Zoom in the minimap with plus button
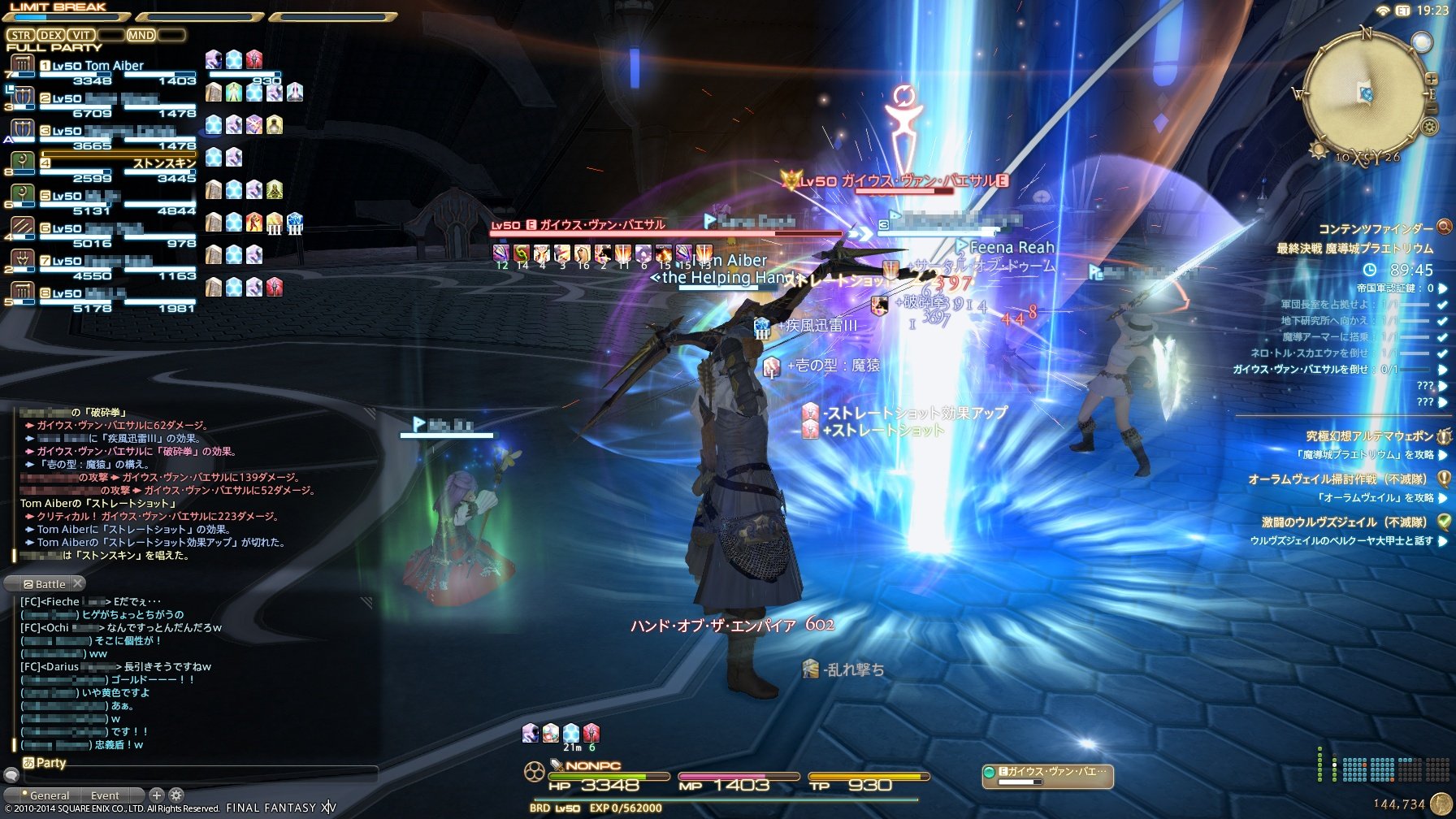The image size is (1456, 819). click(1430, 79)
